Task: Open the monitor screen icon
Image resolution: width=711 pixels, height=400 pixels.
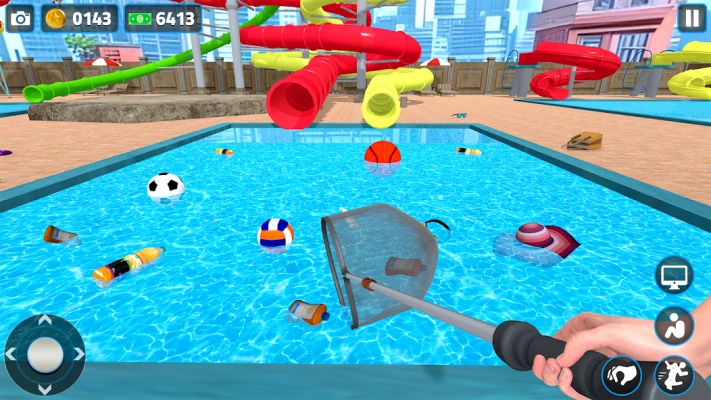Action: click(x=674, y=275)
